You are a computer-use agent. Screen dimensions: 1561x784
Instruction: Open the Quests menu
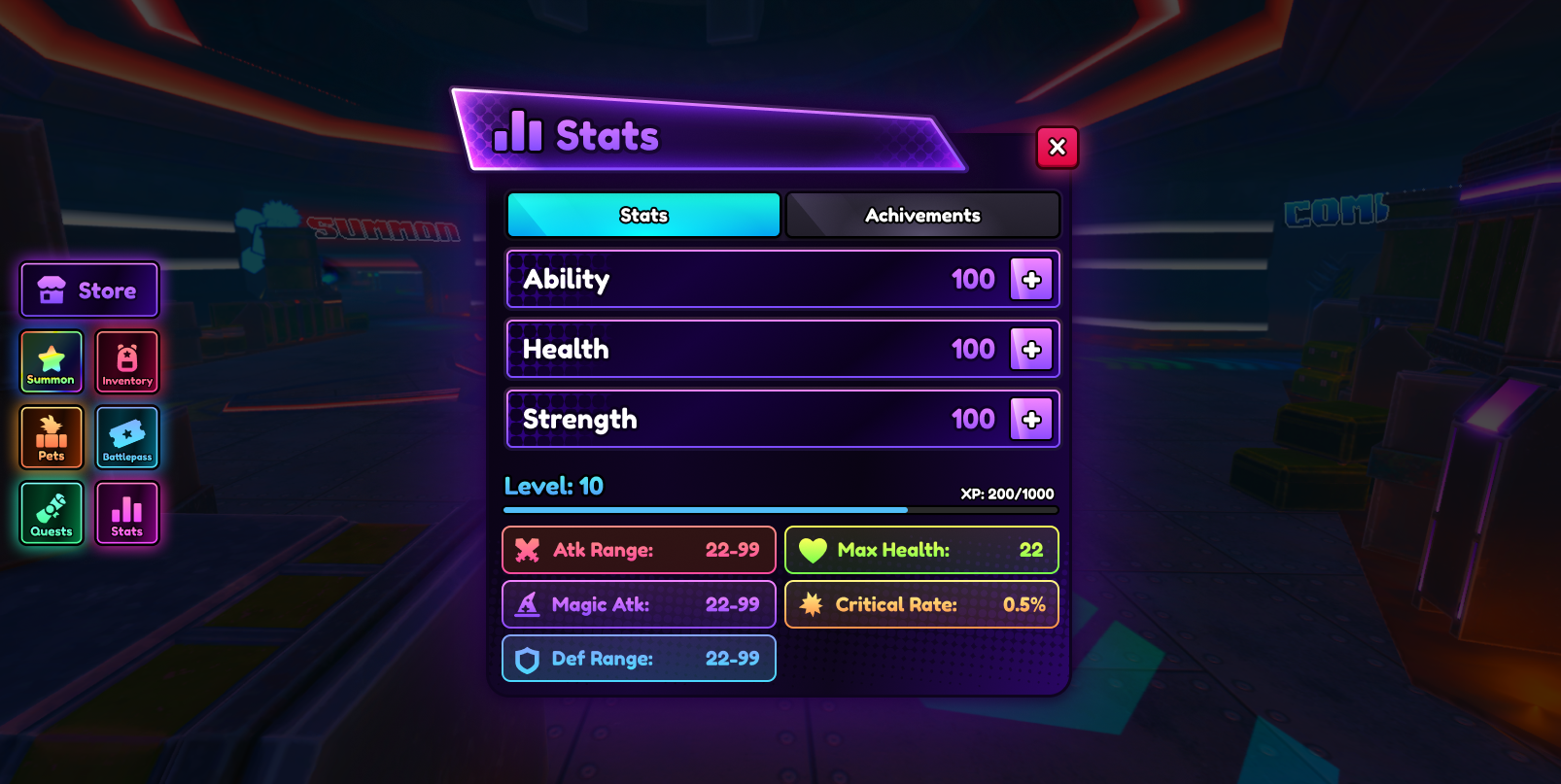(52, 514)
